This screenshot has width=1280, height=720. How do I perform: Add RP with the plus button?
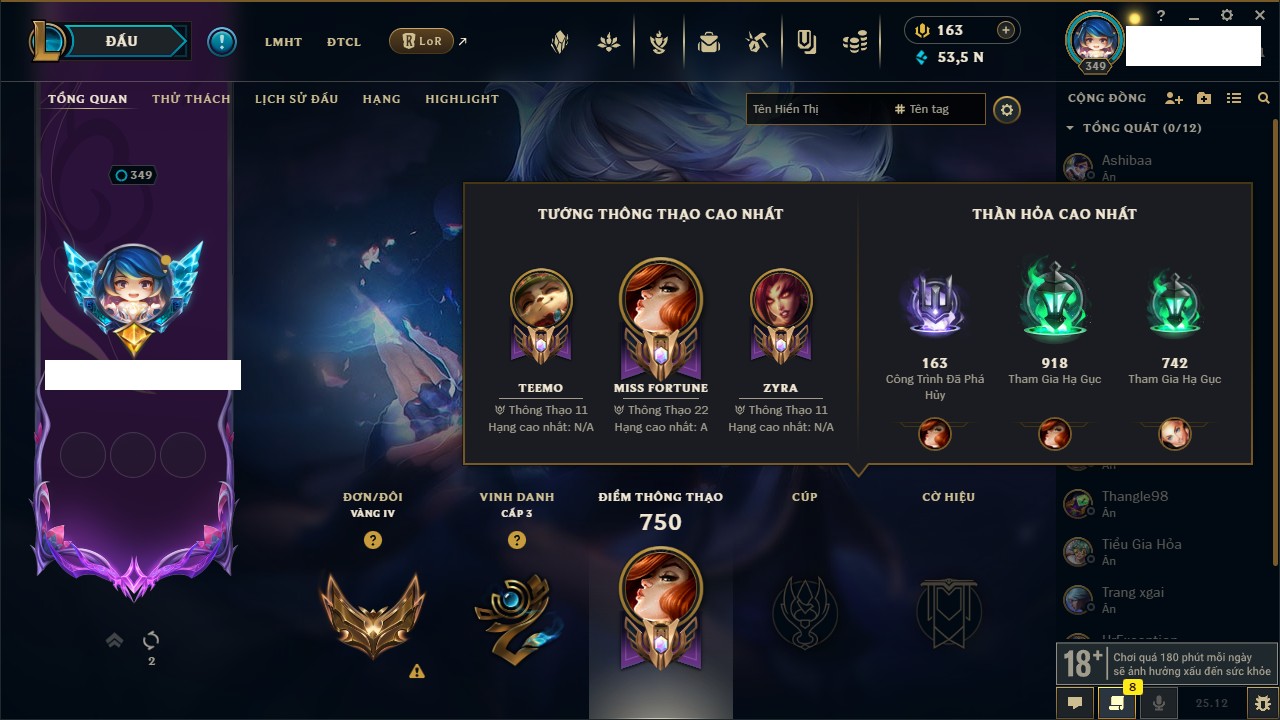pyautogui.click(x=1006, y=30)
